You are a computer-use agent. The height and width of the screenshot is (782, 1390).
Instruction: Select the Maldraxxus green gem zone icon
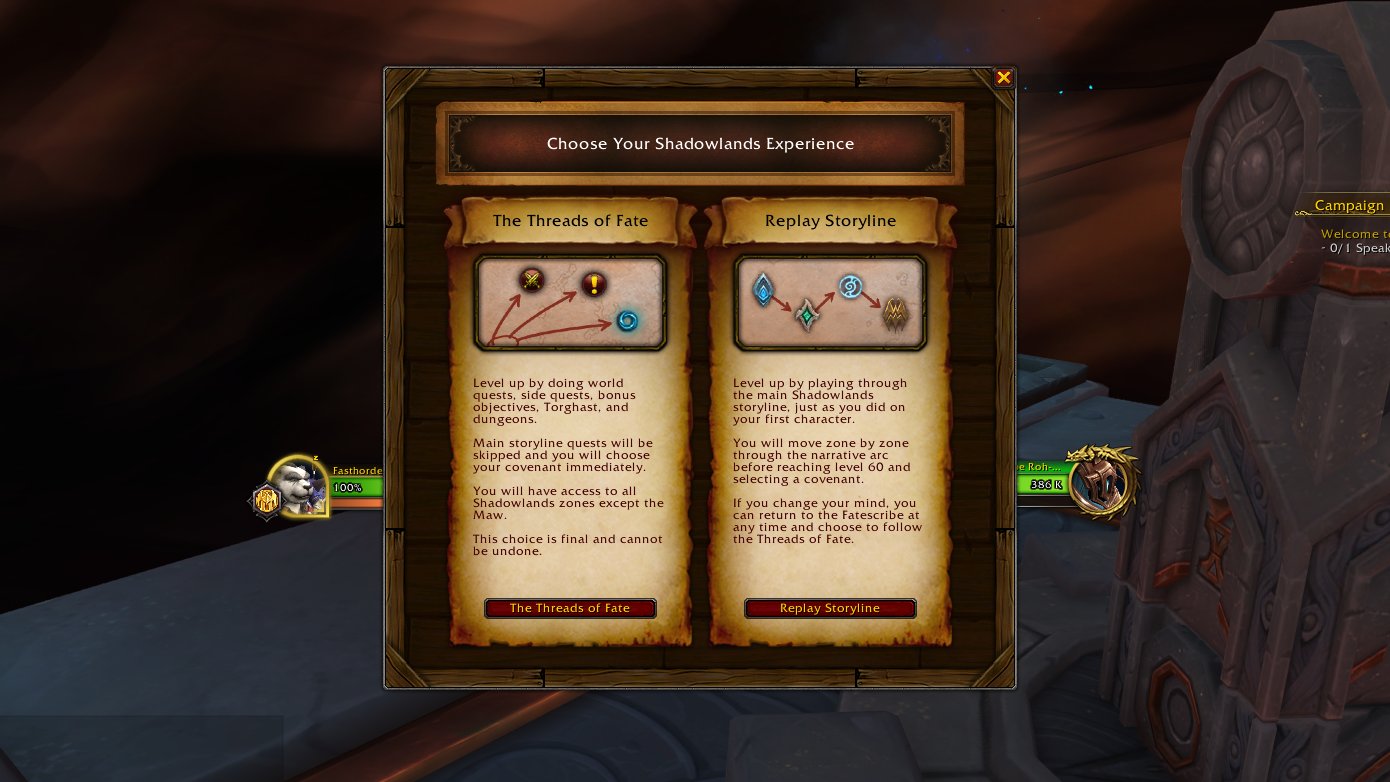806,315
